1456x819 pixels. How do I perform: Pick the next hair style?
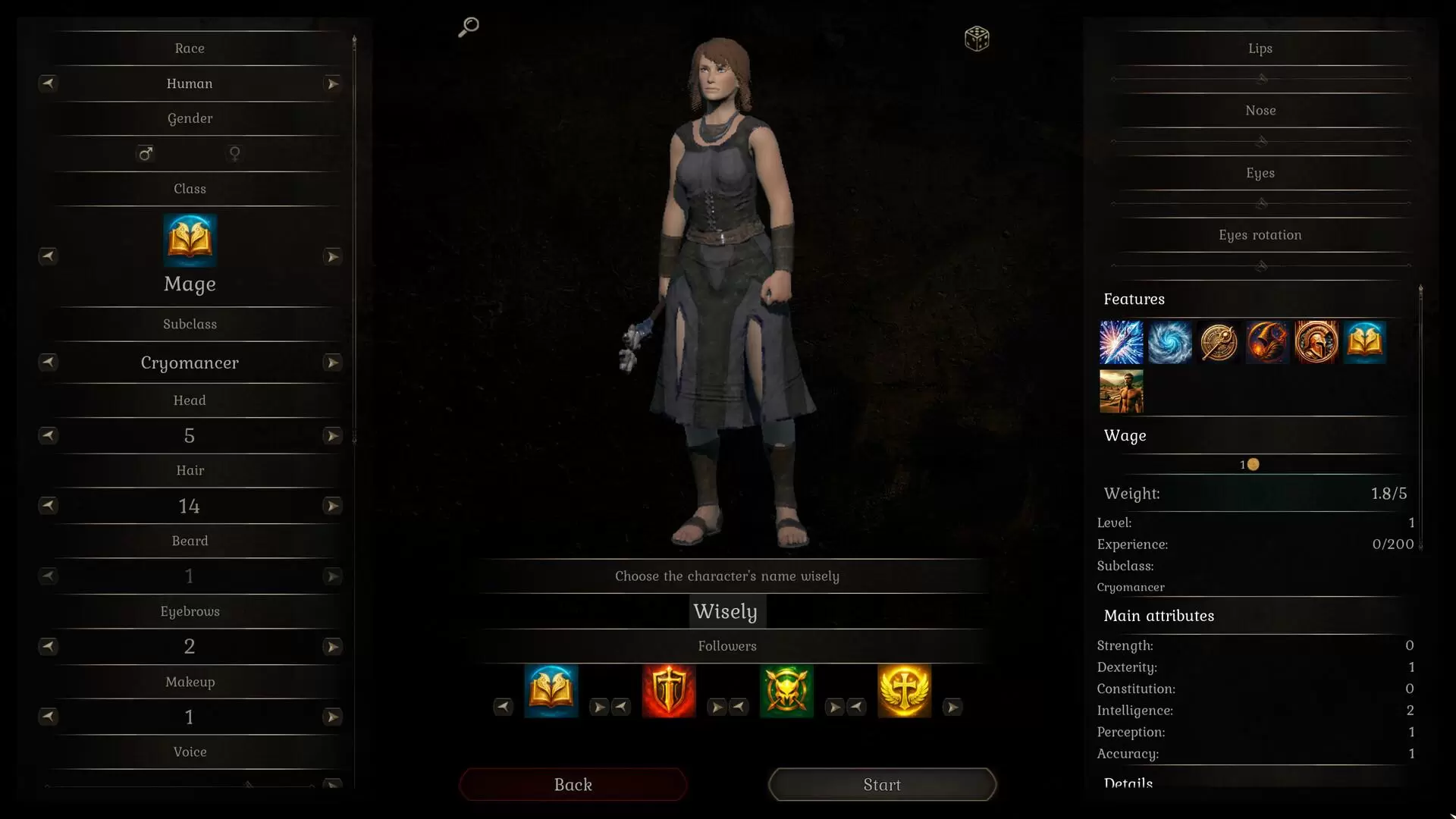click(x=332, y=506)
